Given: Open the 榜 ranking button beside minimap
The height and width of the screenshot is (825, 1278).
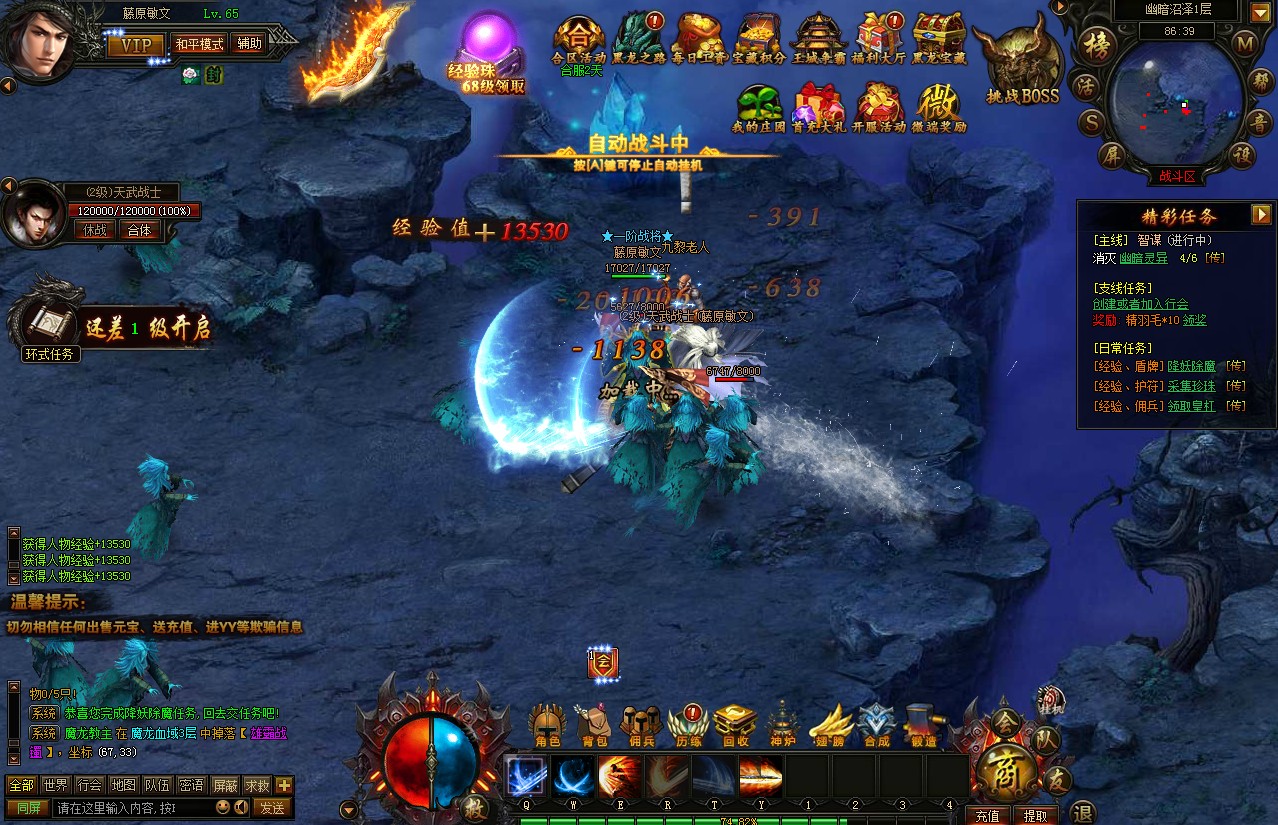Looking at the screenshot, I should coord(1099,44).
